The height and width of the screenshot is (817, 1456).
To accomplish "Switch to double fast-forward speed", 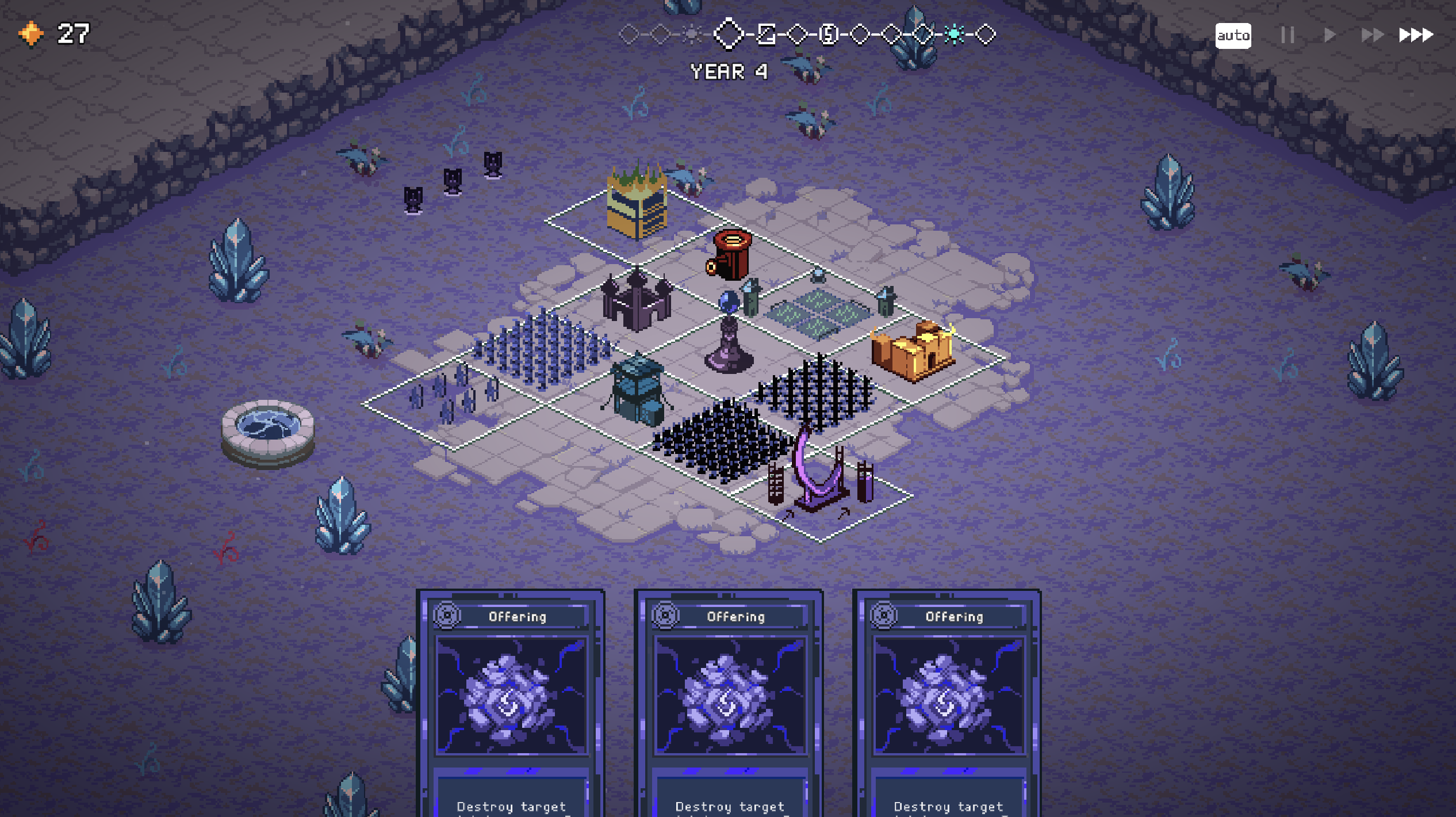I will 1372,36.
